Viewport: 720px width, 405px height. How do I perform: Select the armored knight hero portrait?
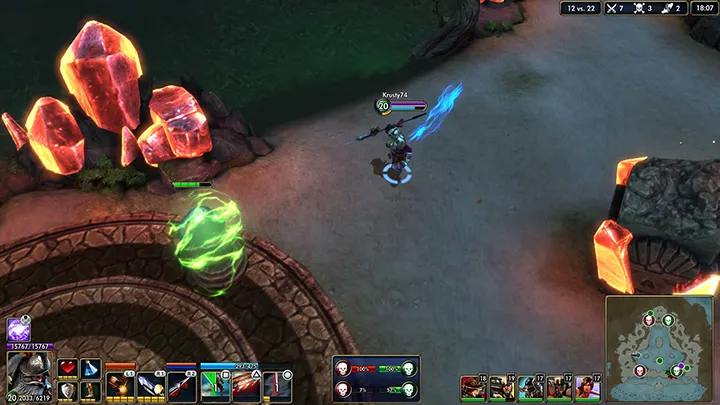27,375
